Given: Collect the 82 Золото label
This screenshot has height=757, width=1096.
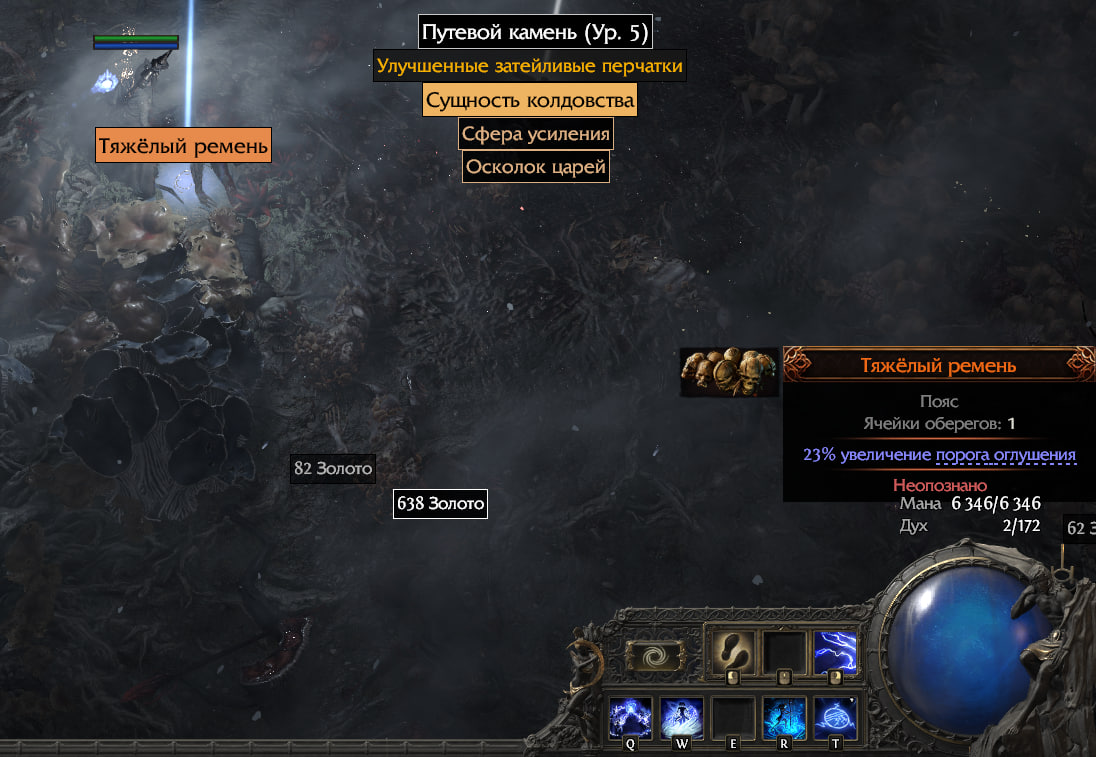Looking at the screenshot, I should [x=333, y=468].
